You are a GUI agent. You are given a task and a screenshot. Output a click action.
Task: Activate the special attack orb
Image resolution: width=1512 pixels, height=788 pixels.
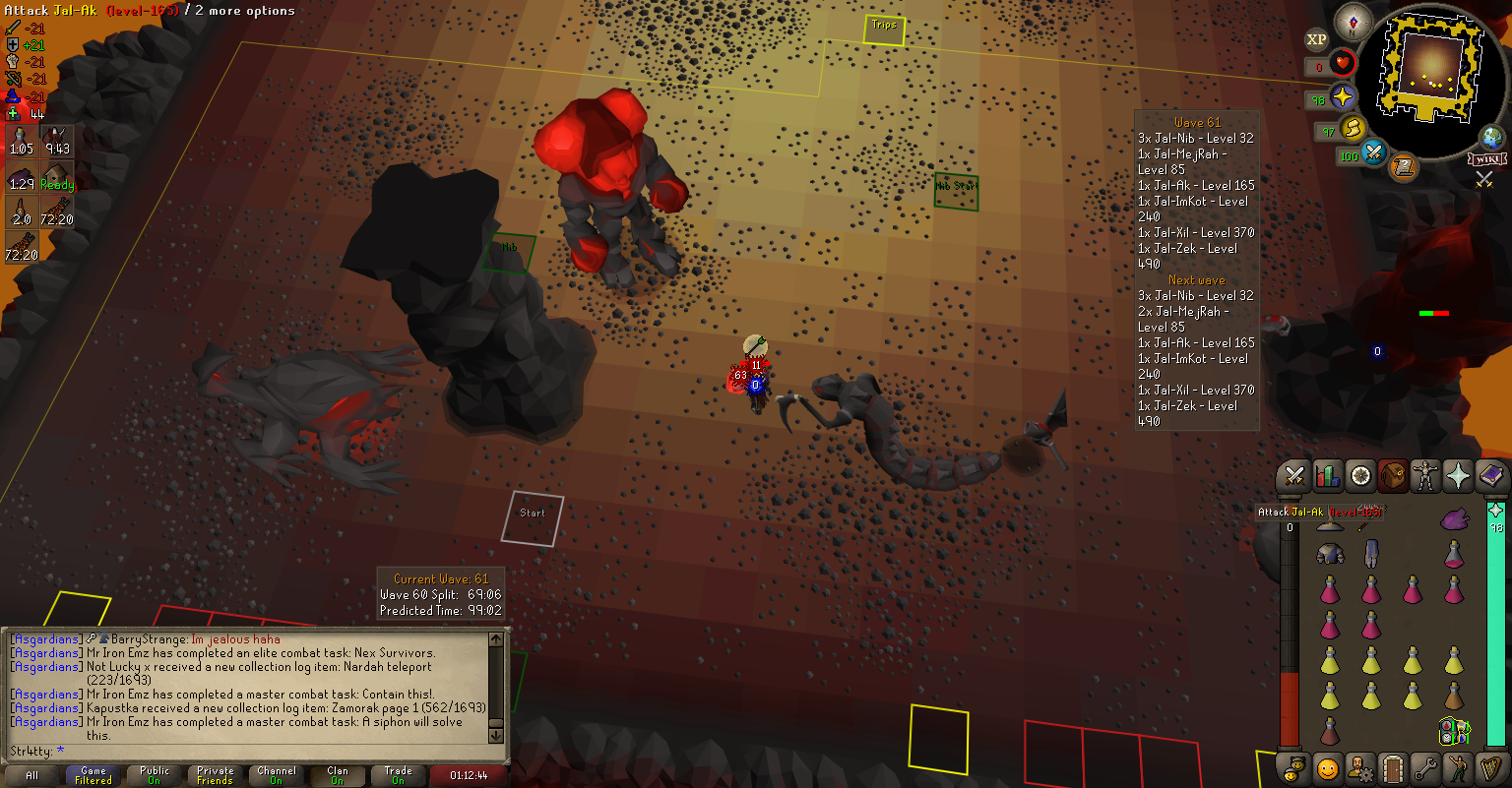(x=1374, y=153)
